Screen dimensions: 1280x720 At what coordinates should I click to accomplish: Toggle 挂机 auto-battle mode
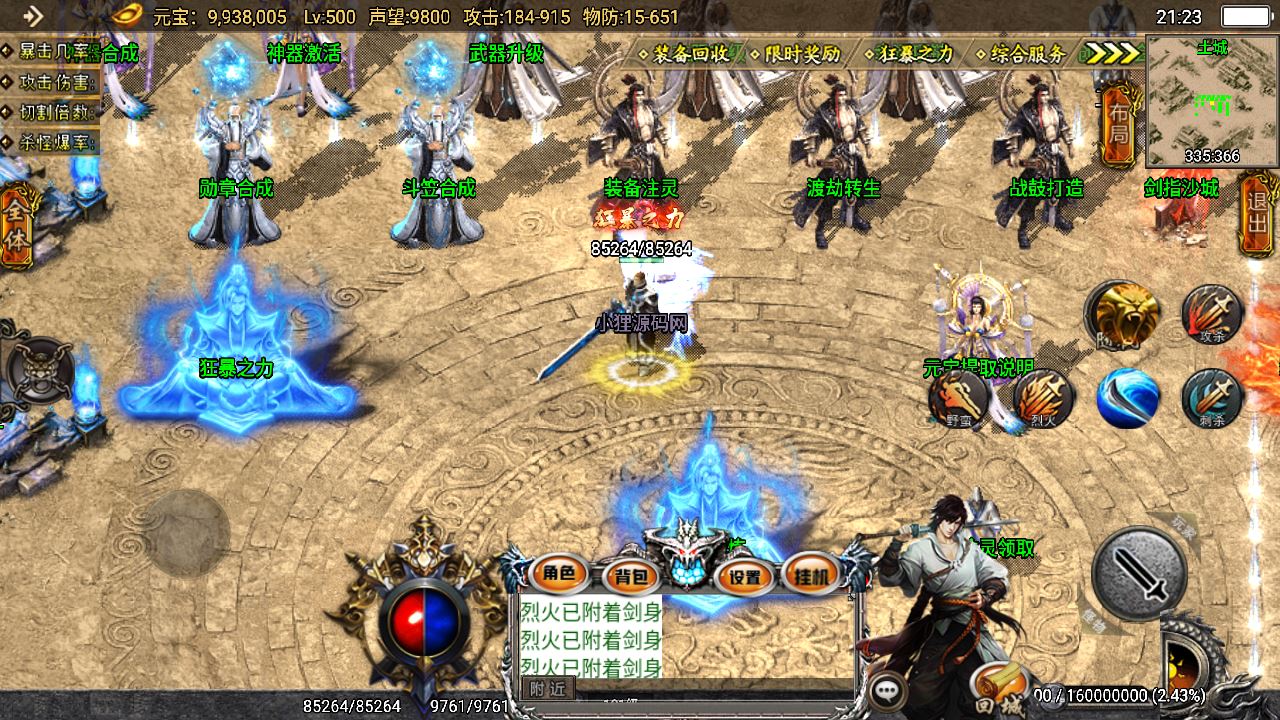(x=811, y=574)
